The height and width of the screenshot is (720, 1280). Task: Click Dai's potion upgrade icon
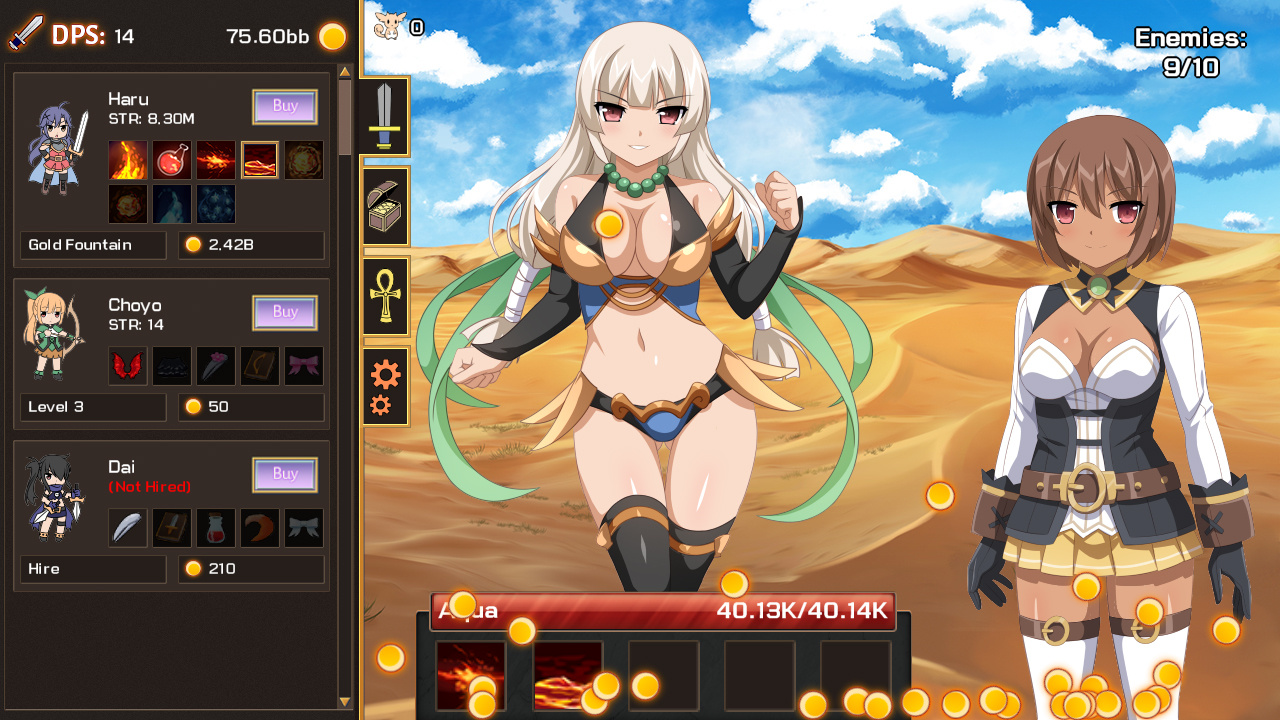point(216,527)
